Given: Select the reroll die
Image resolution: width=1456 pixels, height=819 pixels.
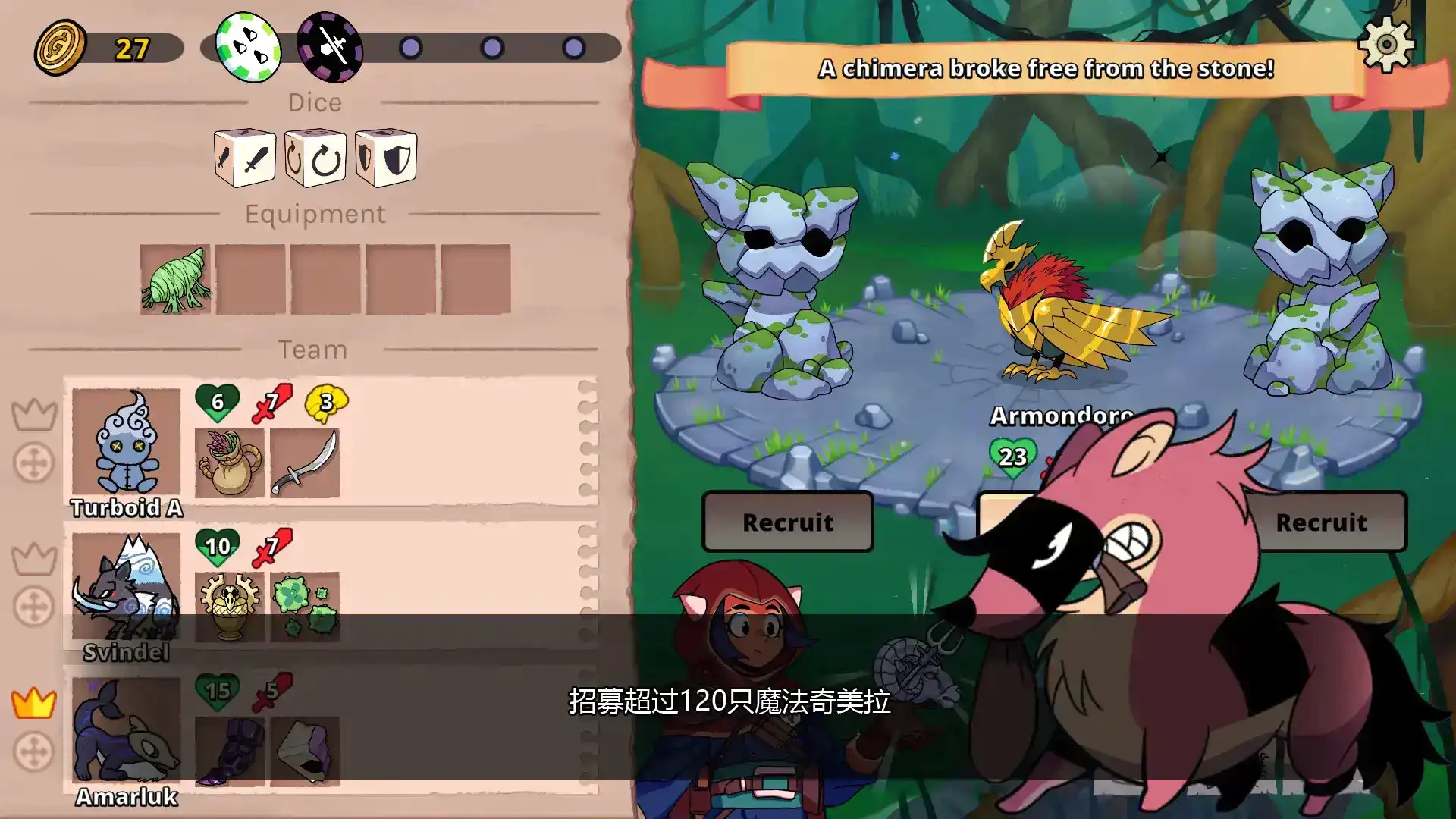Looking at the screenshot, I should coord(315,157).
